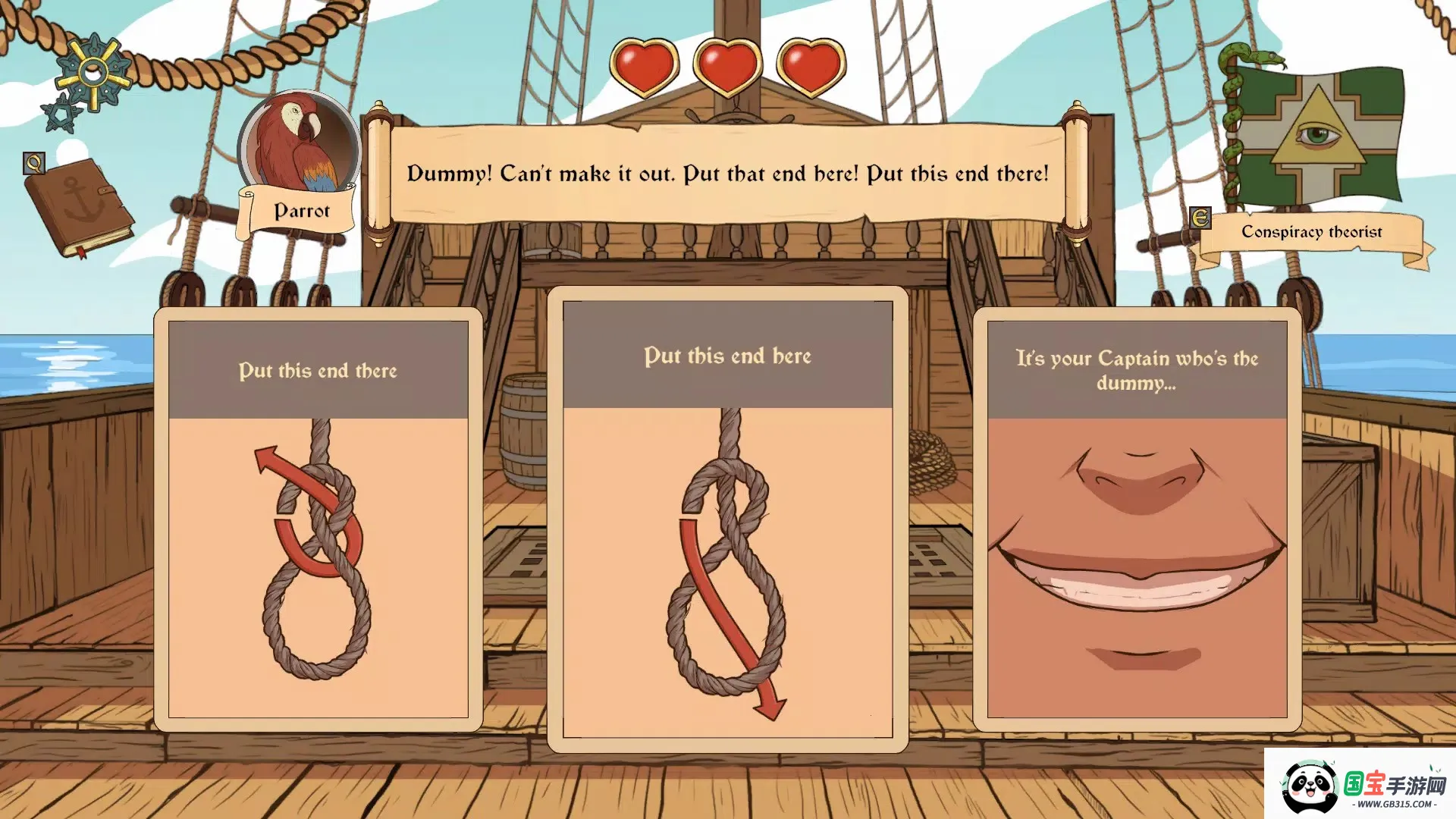Choose the "Put this end there" card
This screenshot has height=819, width=1456.
(318, 519)
